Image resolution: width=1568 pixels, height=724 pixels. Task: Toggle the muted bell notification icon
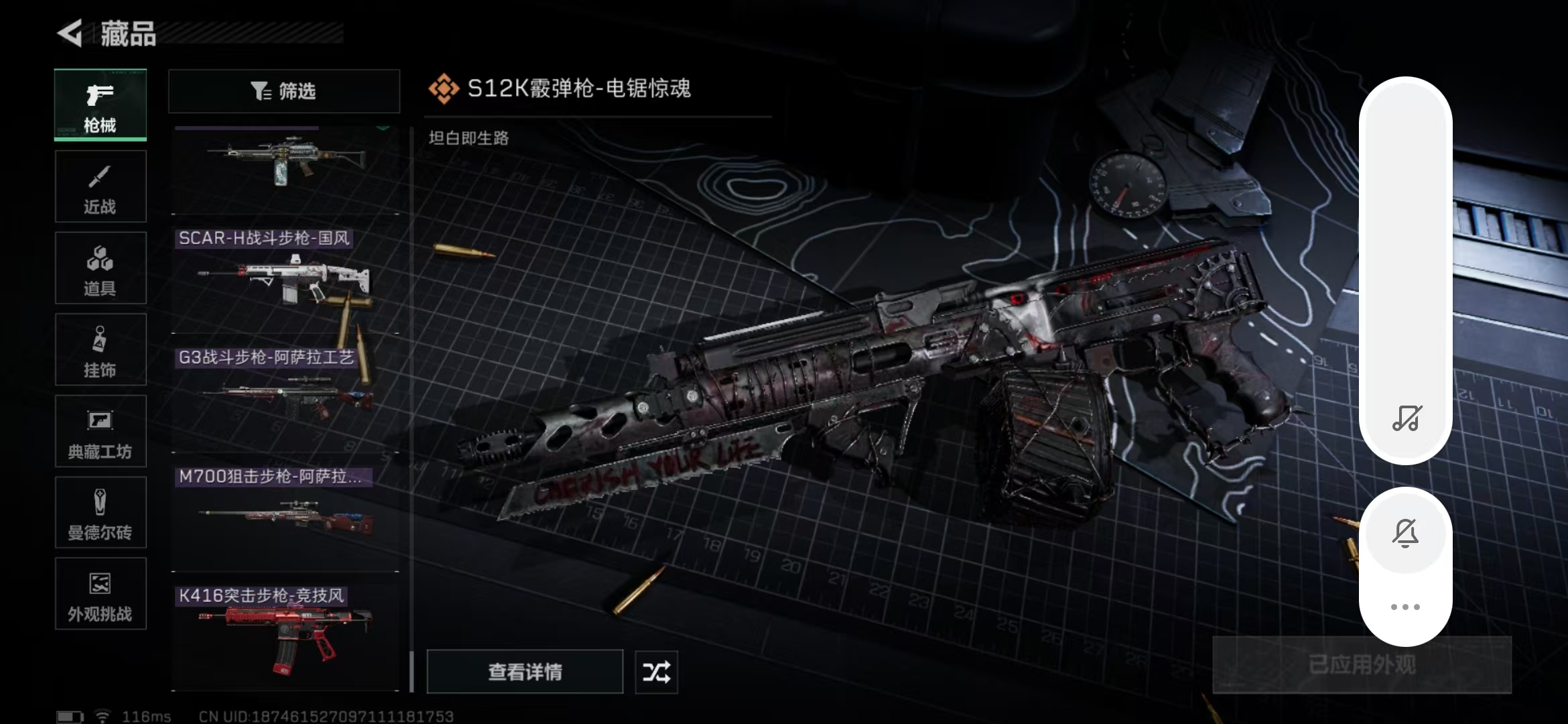tap(1406, 533)
